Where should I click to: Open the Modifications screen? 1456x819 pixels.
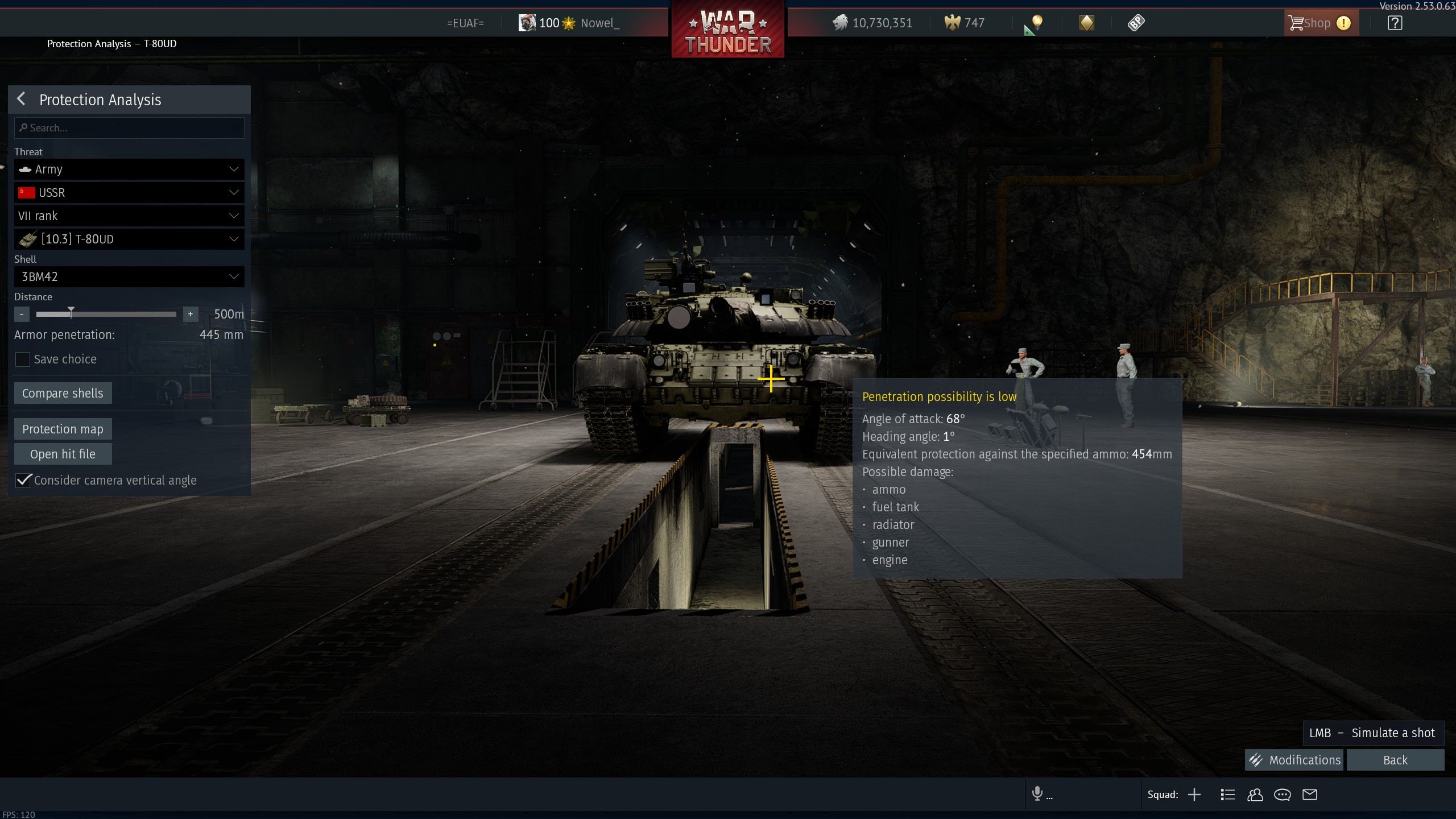tap(1294, 760)
